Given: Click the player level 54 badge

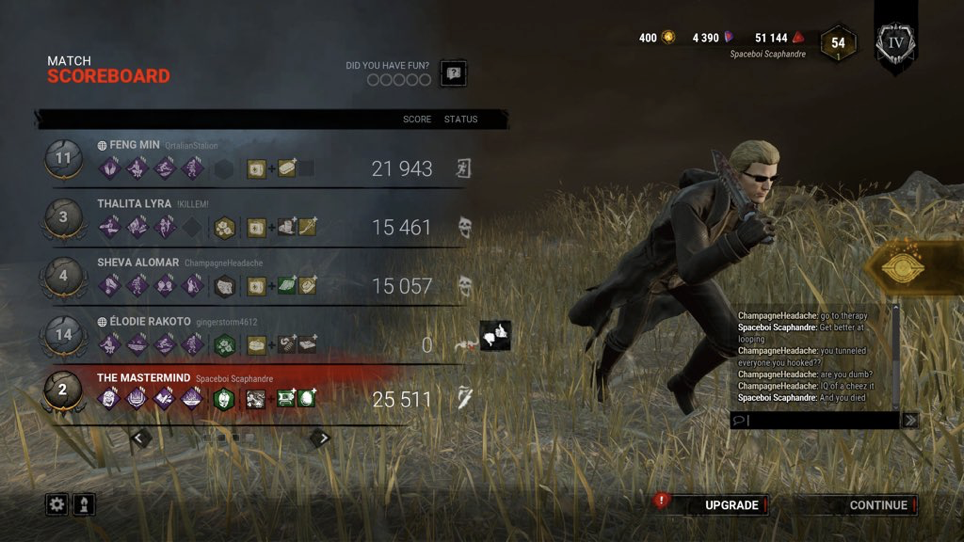Looking at the screenshot, I should click(838, 43).
